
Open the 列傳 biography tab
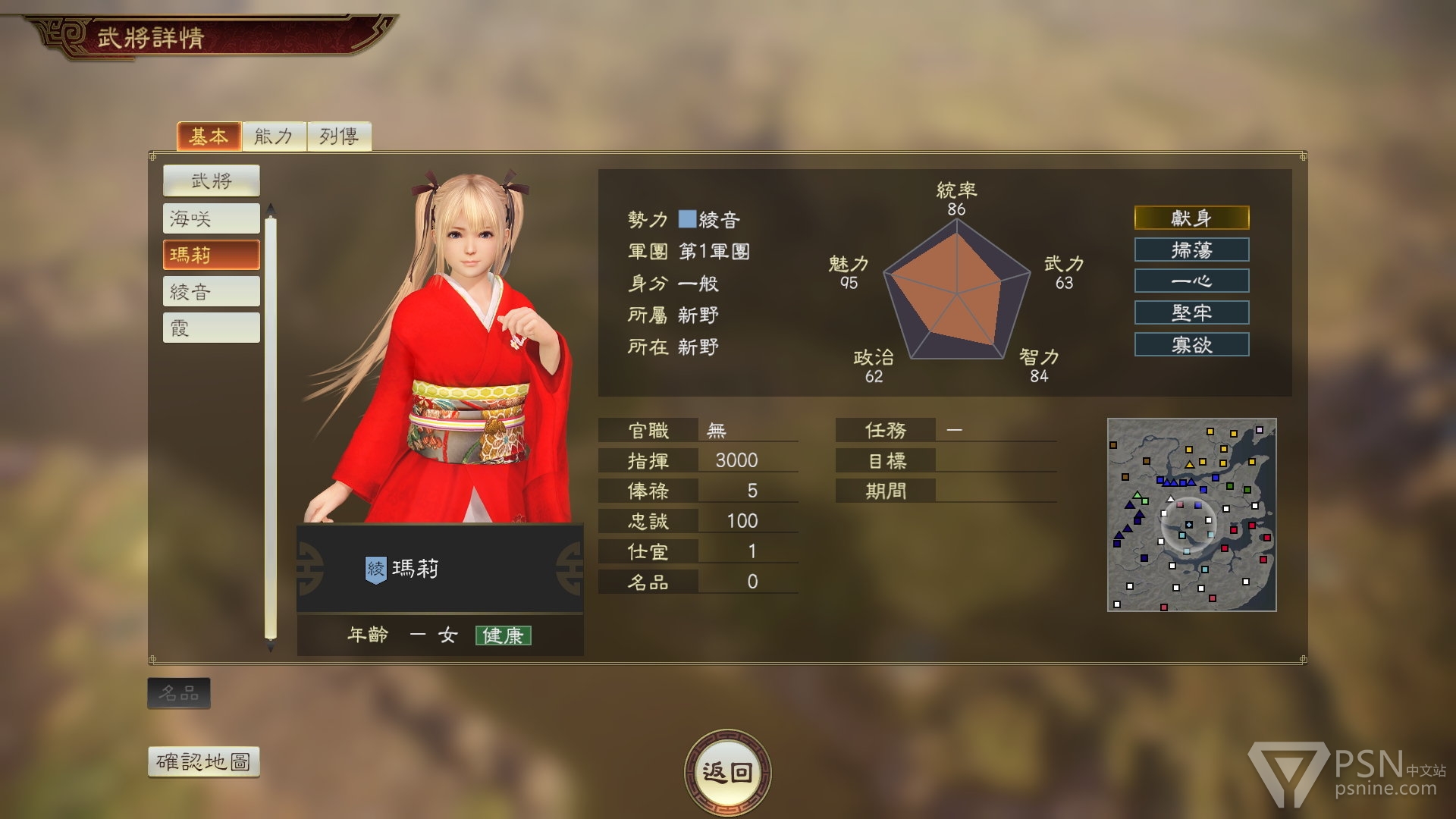[339, 136]
